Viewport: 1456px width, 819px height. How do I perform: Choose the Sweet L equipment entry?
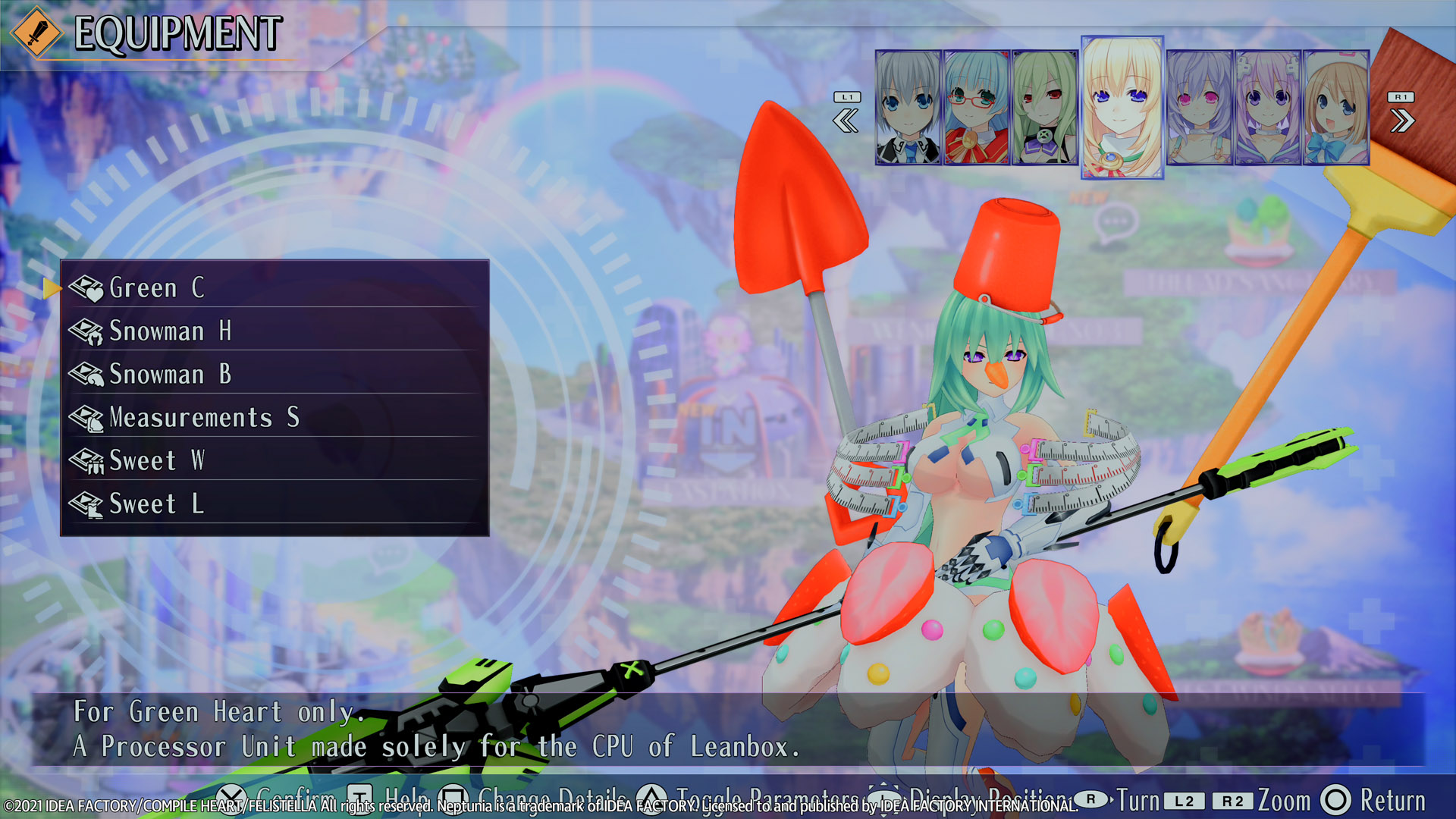click(x=273, y=504)
